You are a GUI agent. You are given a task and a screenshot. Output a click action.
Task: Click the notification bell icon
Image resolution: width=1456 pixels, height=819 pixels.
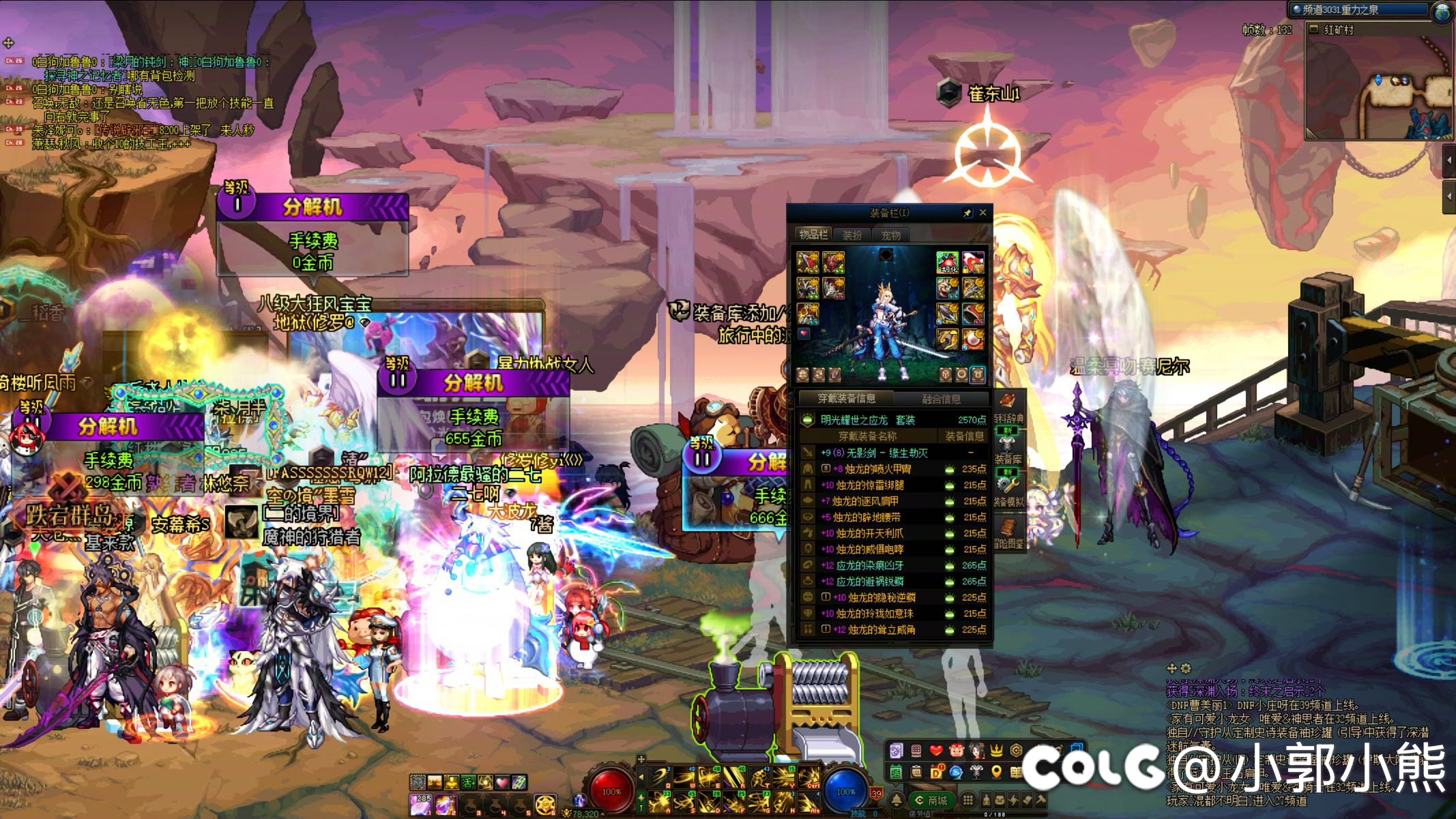tap(897, 800)
